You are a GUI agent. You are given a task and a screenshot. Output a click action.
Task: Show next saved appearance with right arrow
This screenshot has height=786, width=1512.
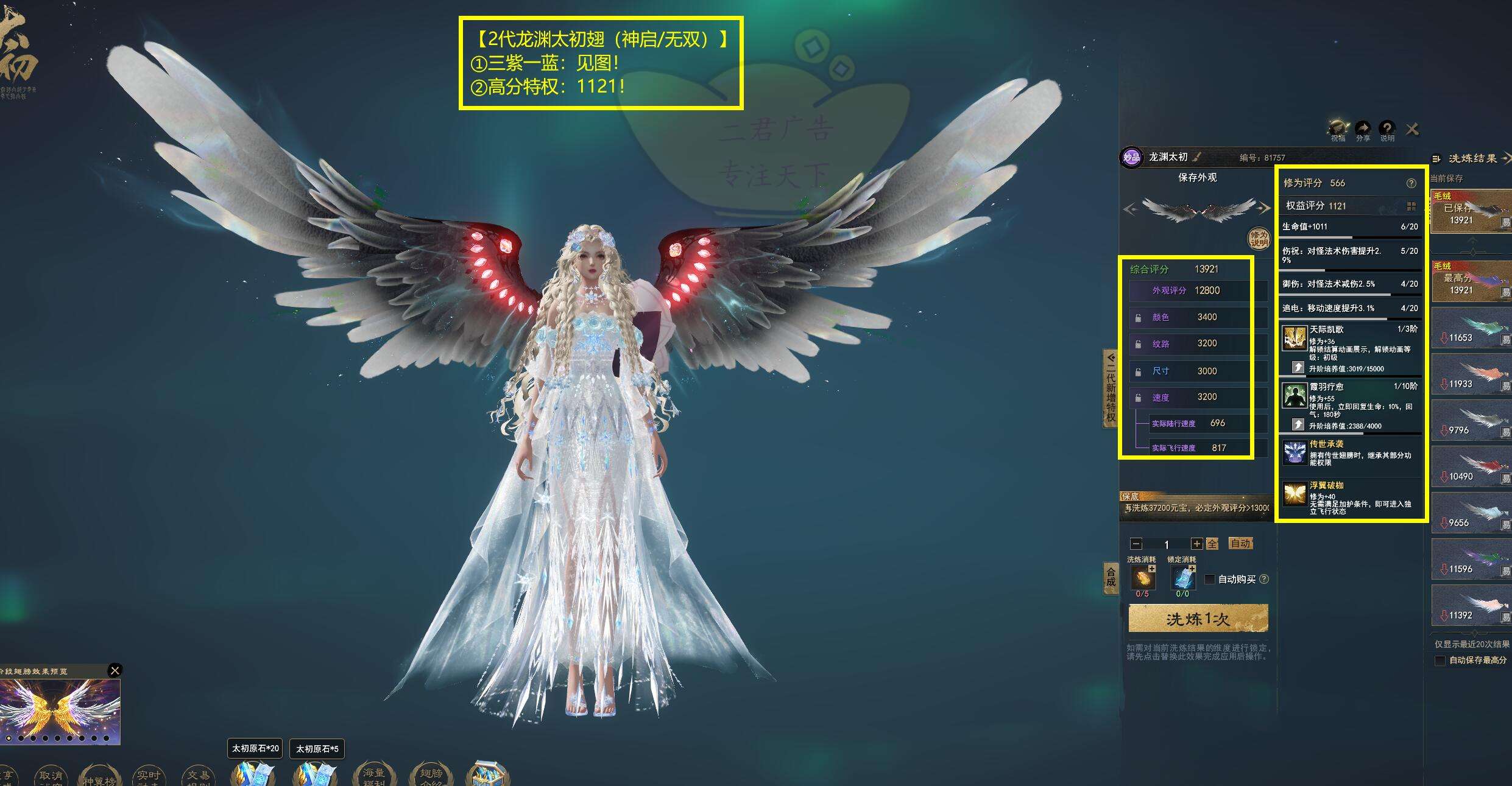coord(1264,208)
